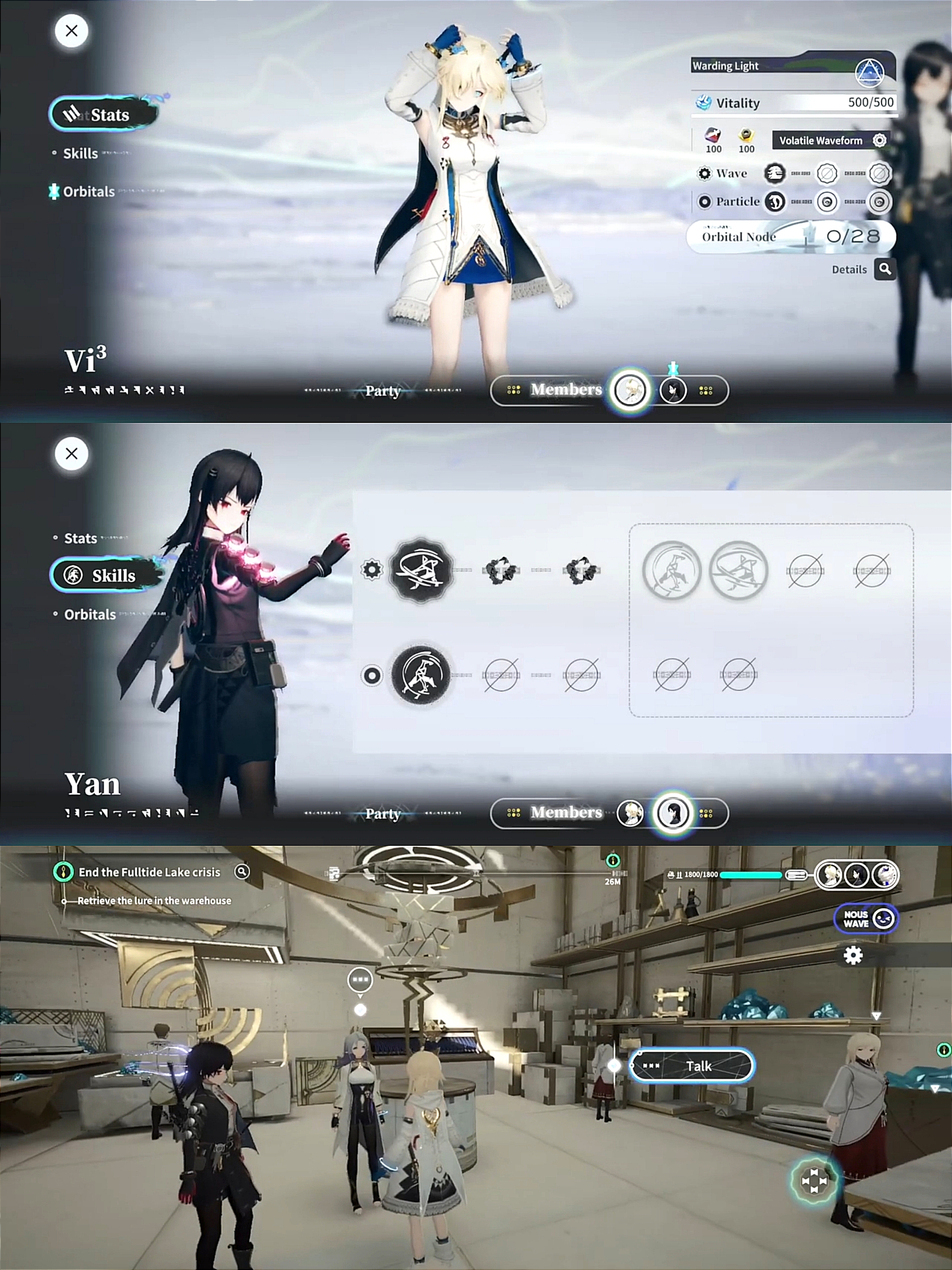Open settings via the gear icon
952x1270 pixels.
[853, 956]
